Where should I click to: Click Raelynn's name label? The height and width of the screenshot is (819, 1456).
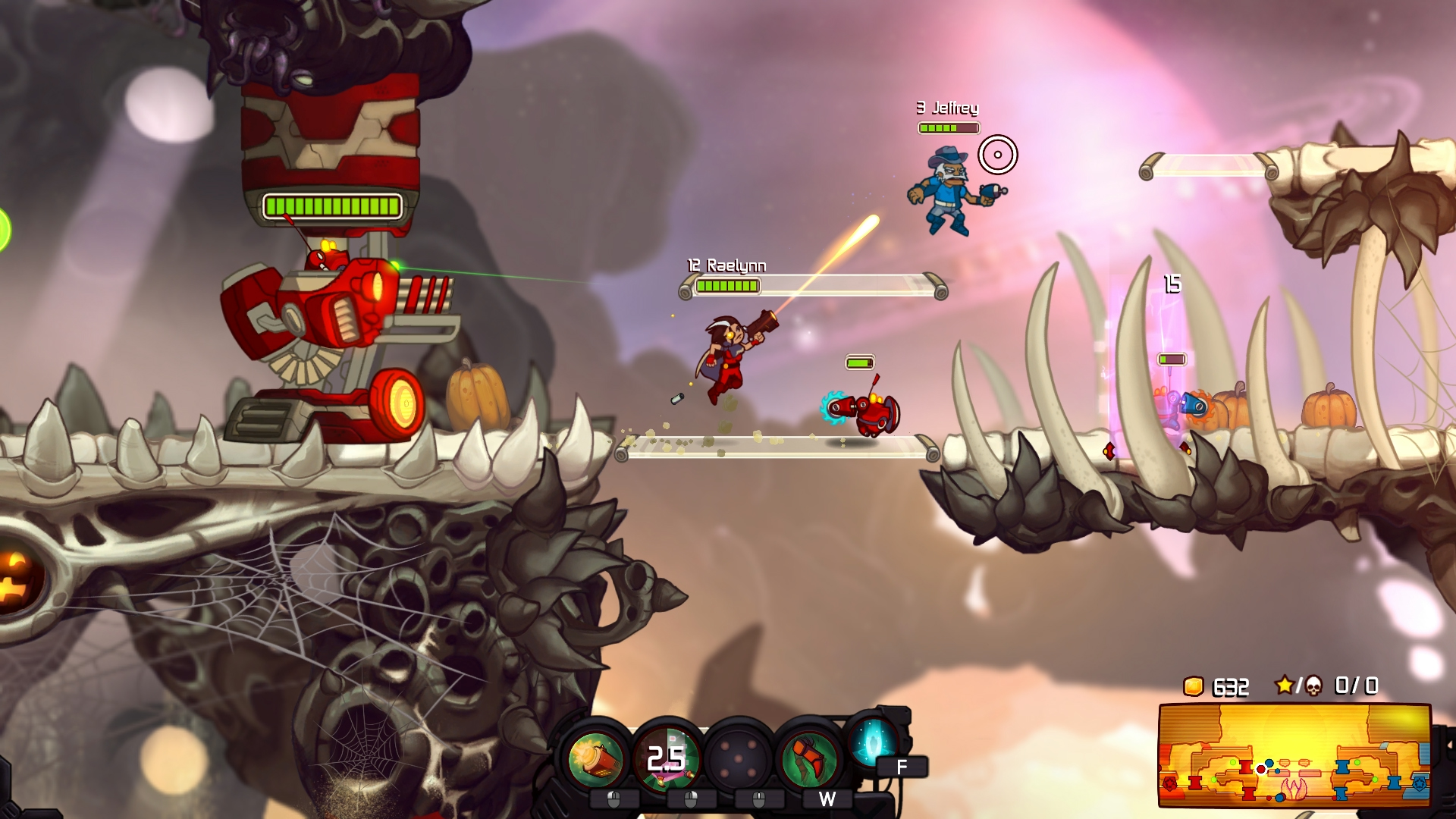(725, 266)
